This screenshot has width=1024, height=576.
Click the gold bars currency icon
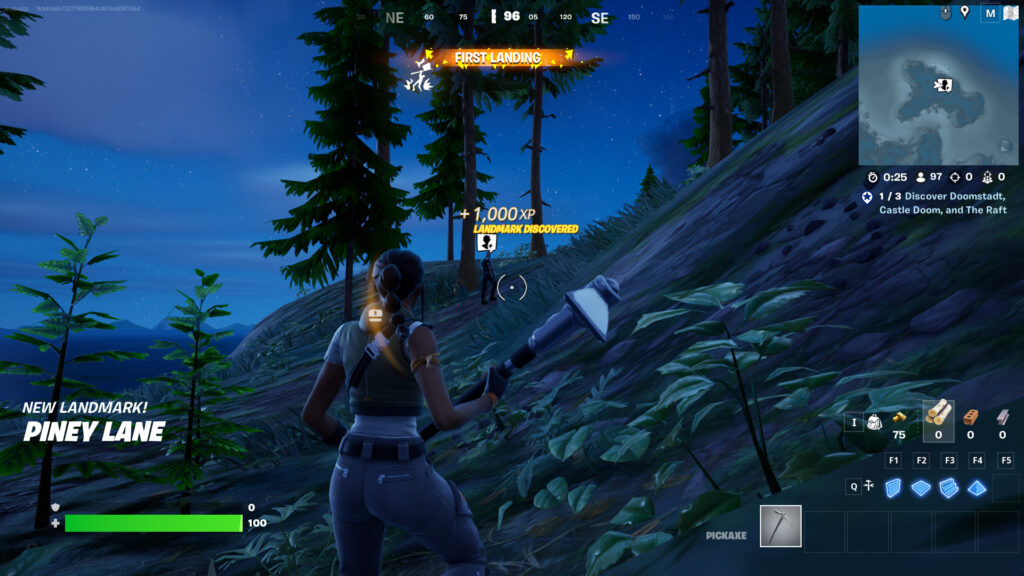[x=899, y=416]
